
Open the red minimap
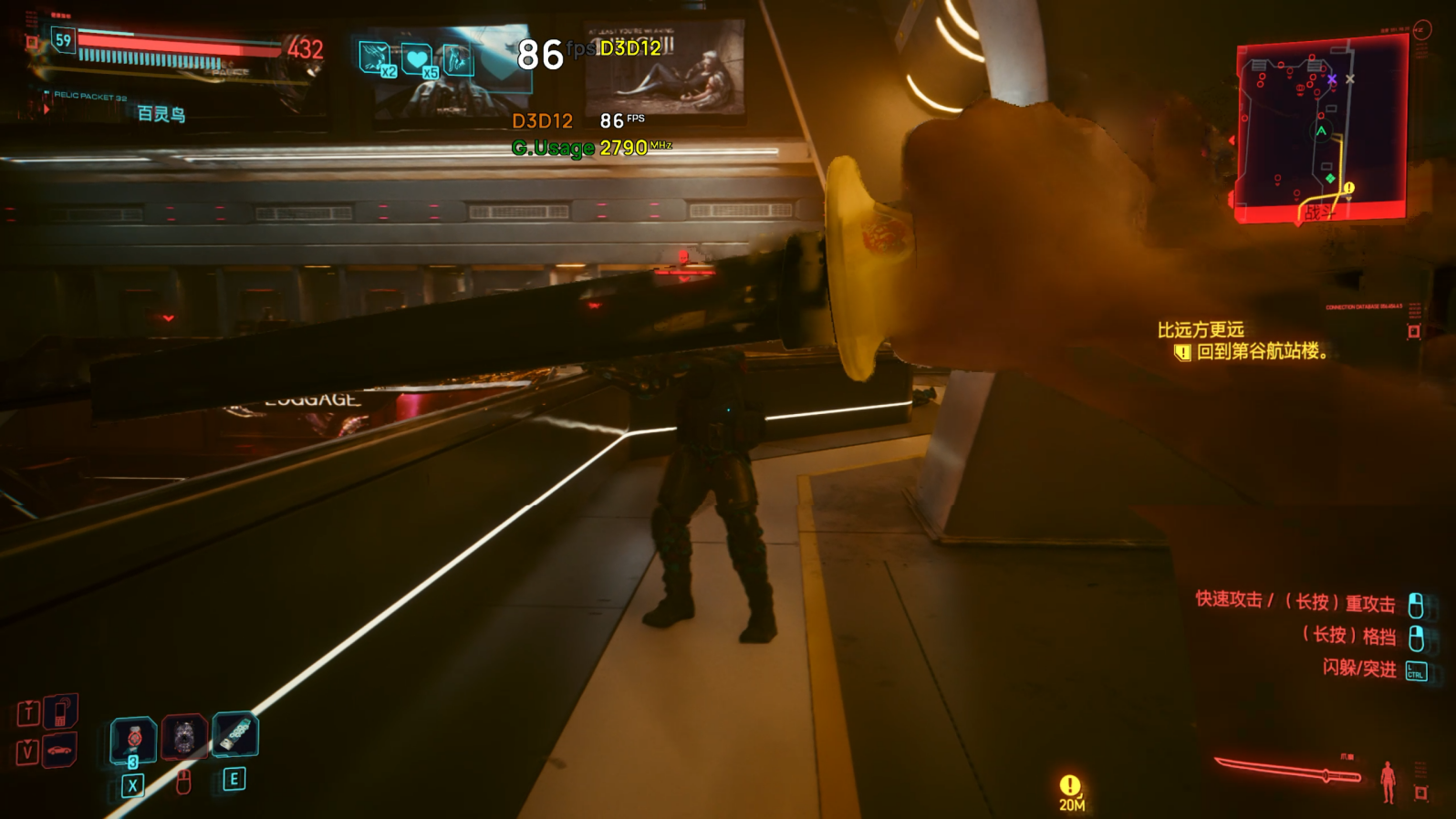pyautogui.click(x=1320, y=130)
